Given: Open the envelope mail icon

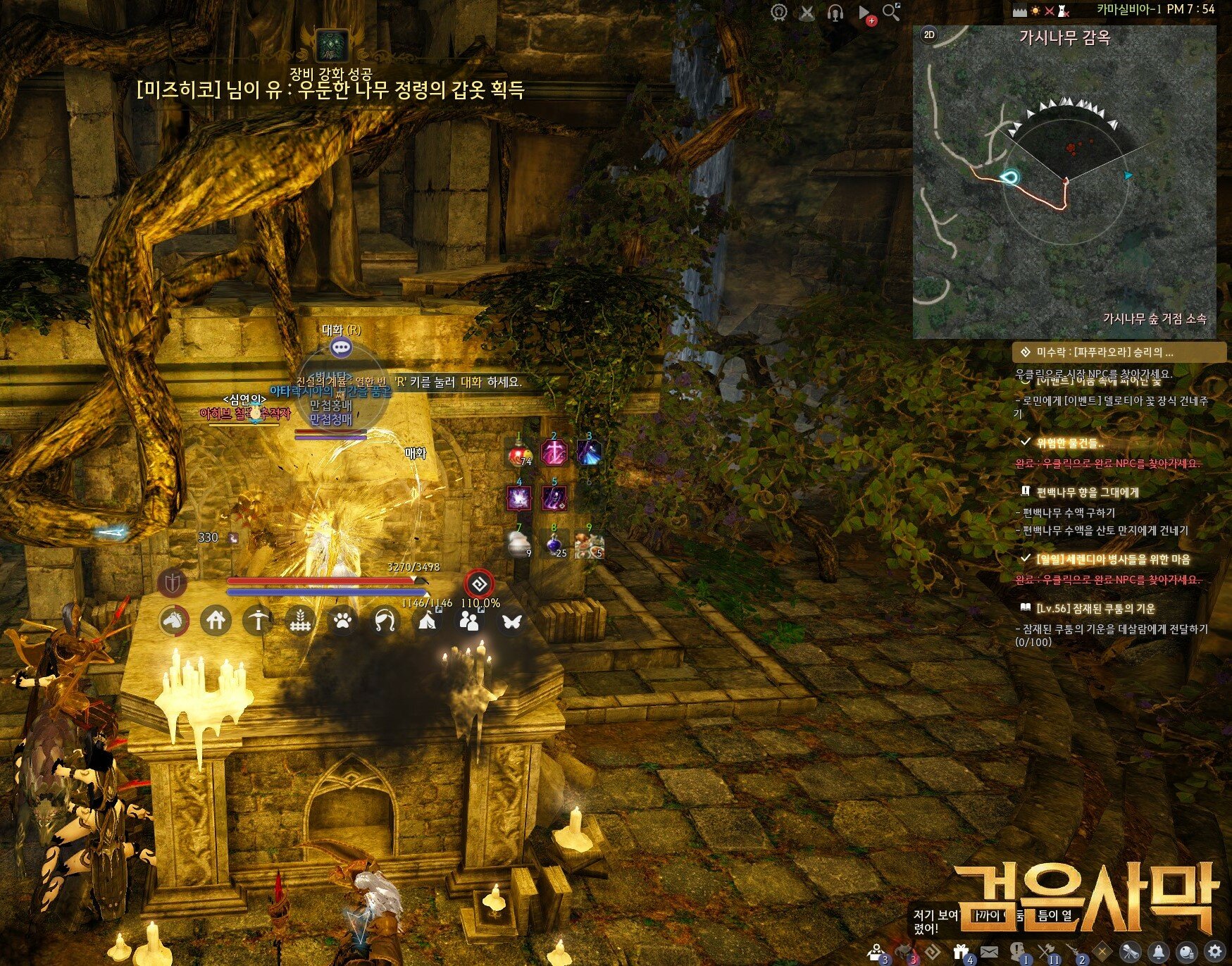Looking at the screenshot, I should point(989,951).
